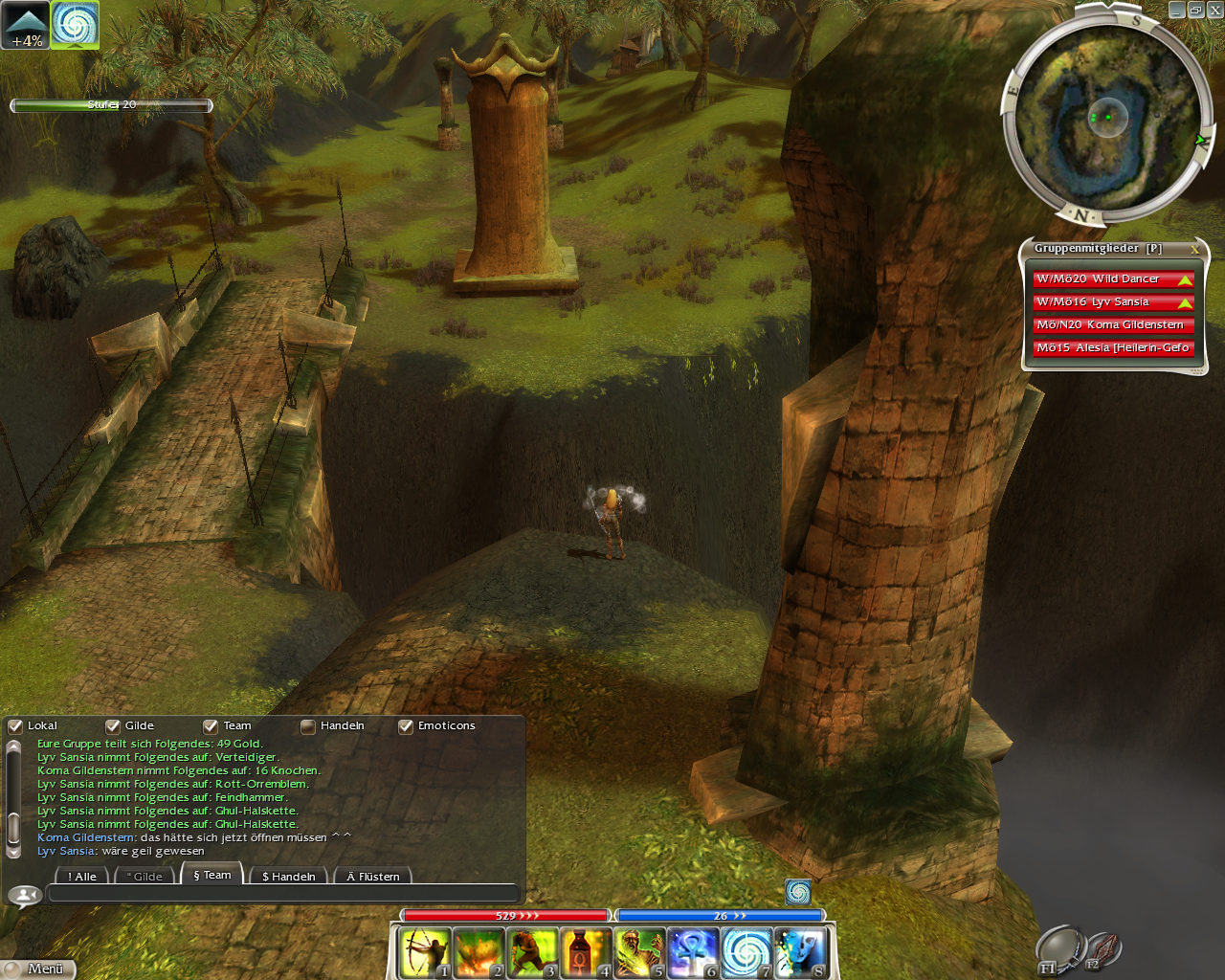Untick the Team chat filter checkbox

tap(211, 726)
